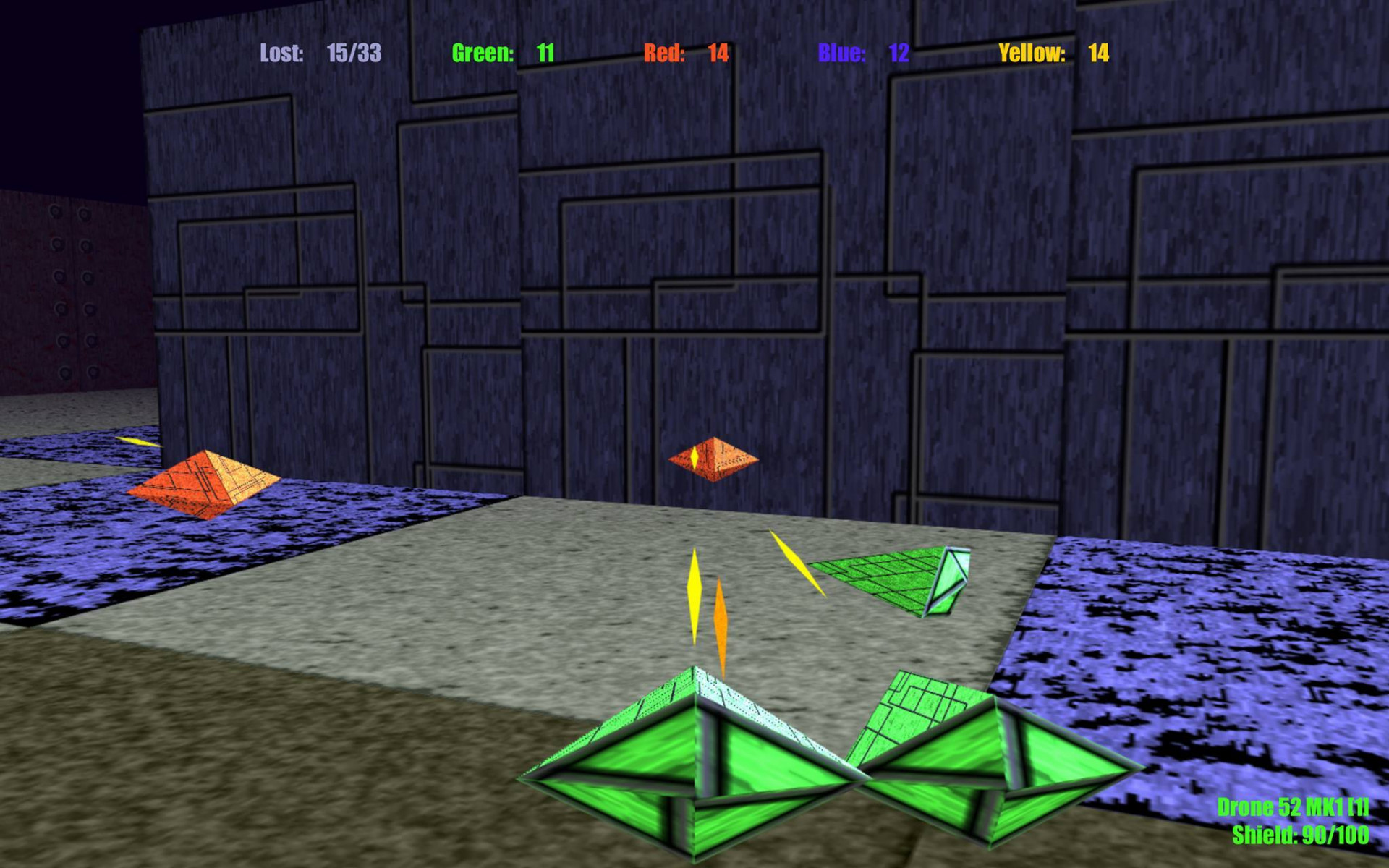Open the Yellow counter showing 14
The width and height of the screenshot is (1389, 868).
(x=1098, y=52)
